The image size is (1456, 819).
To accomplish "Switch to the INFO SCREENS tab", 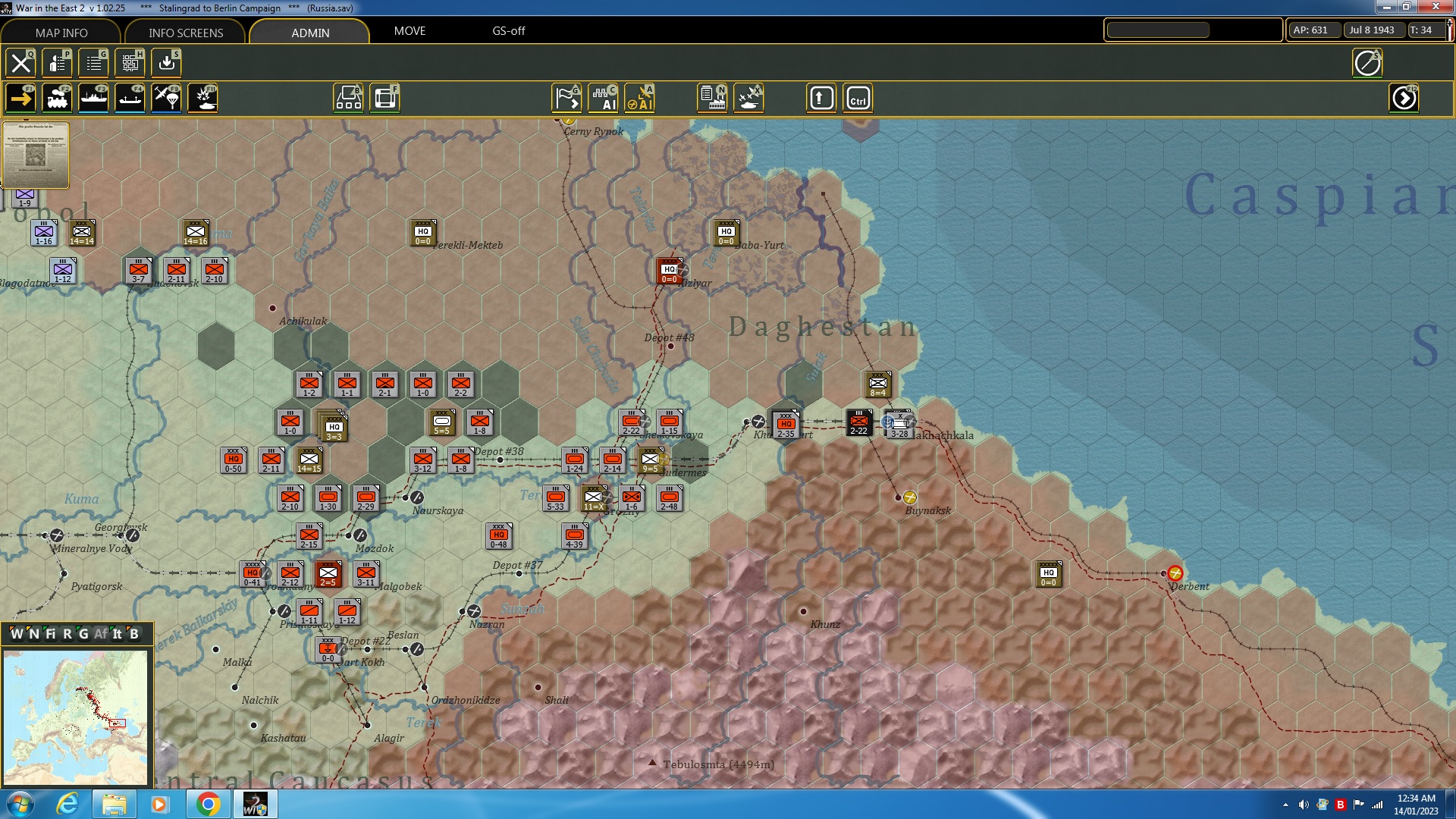I will click(x=185, y=33).
